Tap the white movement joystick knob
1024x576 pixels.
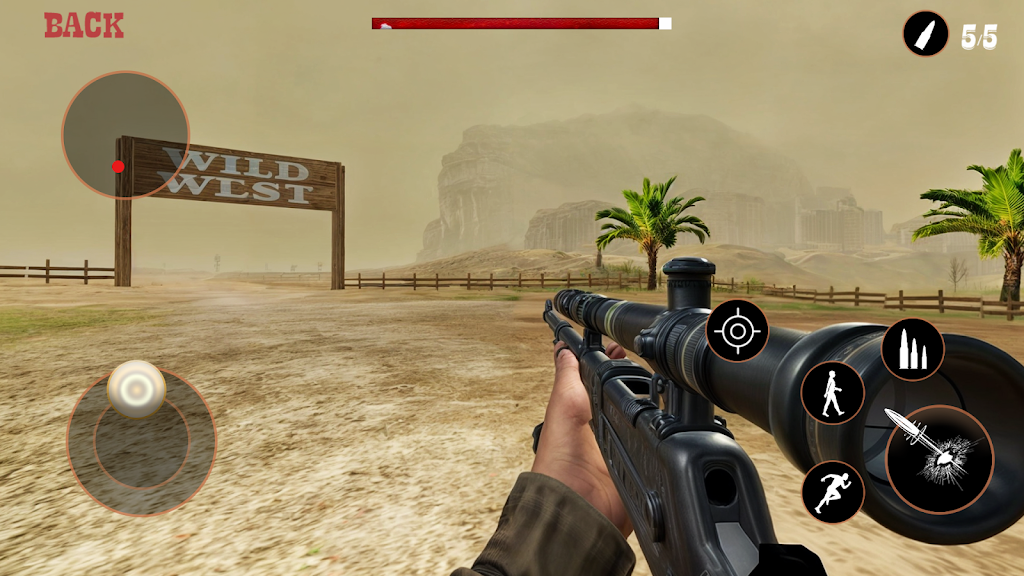(x=136, y=388)
